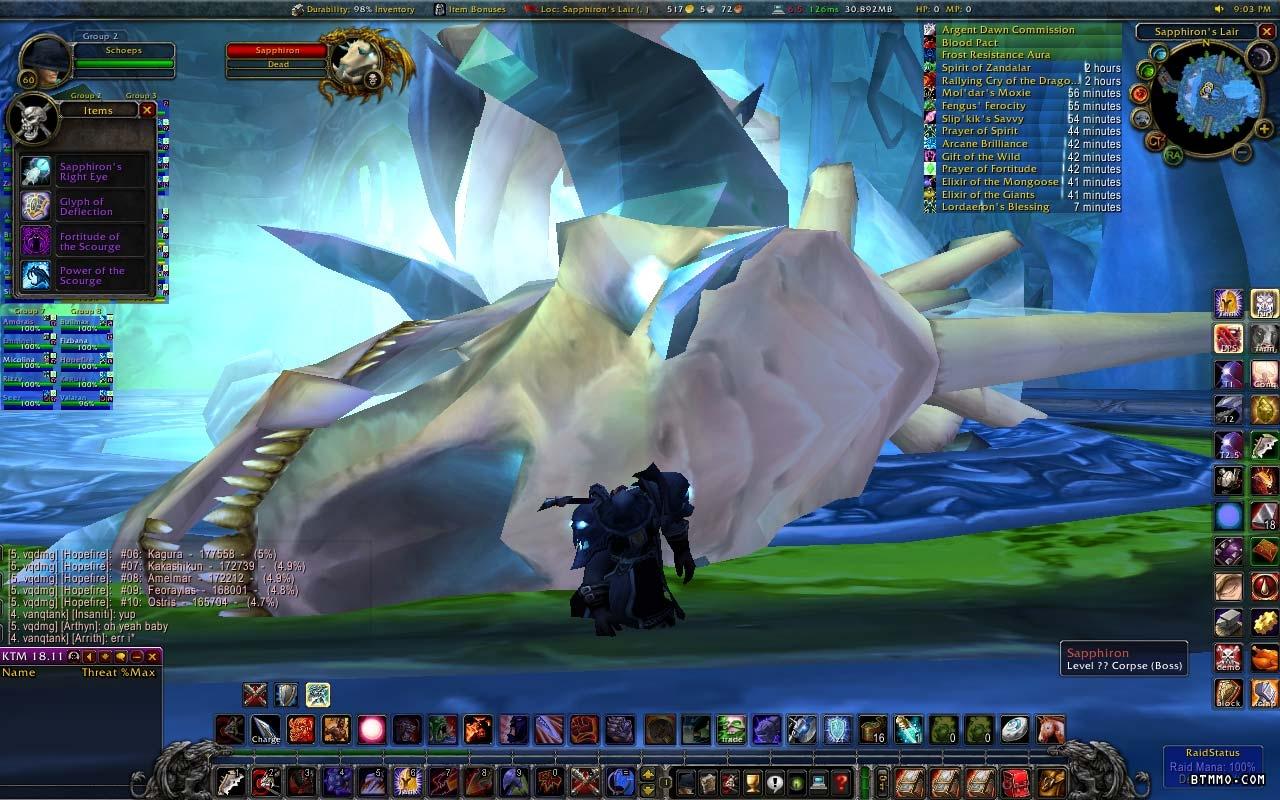The image size is (1280, 800).
Task: Close the KTM threat meter window
Action: [153, 657]
